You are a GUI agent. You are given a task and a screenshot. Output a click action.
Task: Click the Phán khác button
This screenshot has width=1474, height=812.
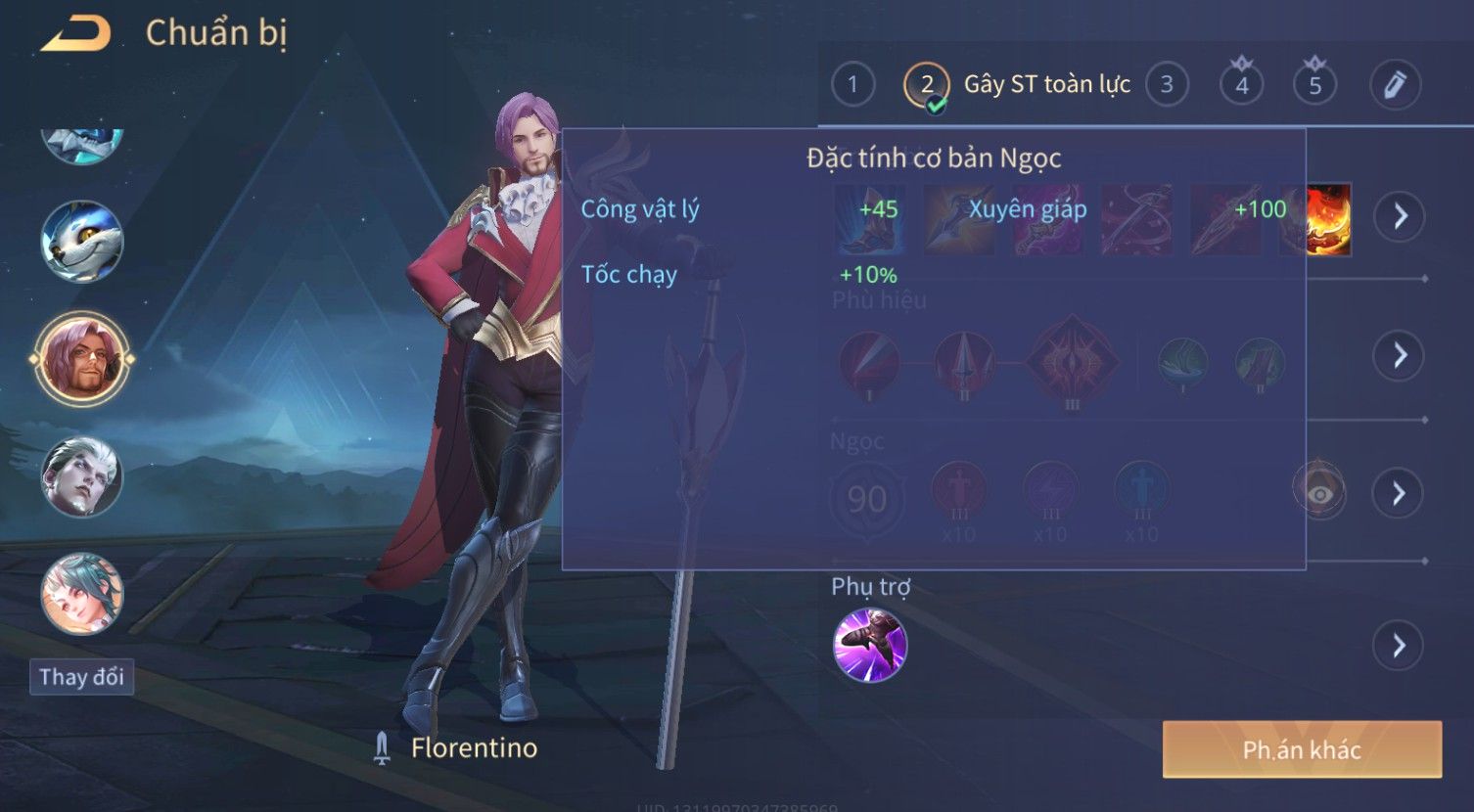(x=1302, y=749)
